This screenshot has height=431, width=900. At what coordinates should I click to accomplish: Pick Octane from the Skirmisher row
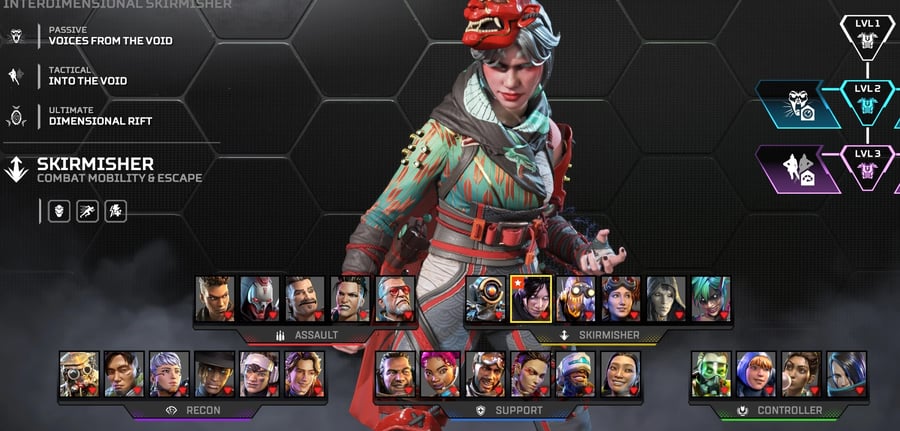click(575, 298)
